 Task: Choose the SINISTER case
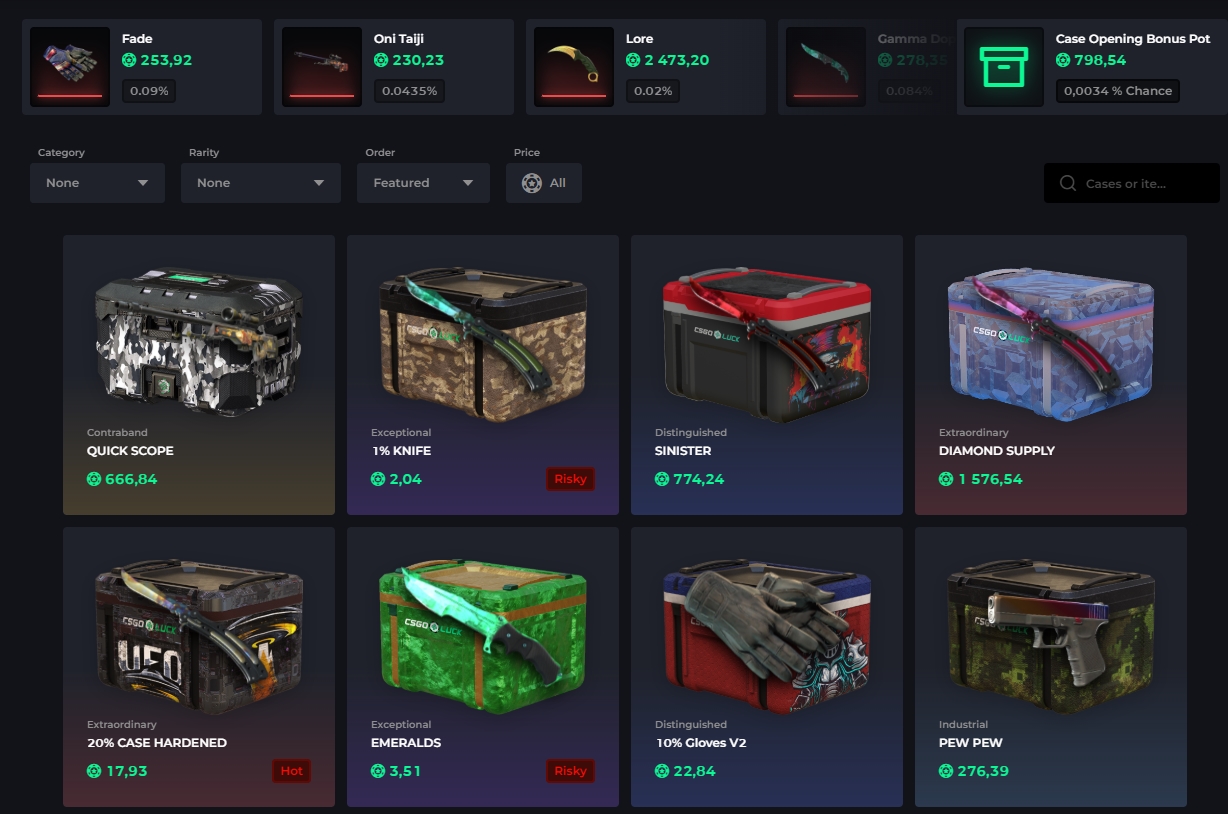[767, 374]
